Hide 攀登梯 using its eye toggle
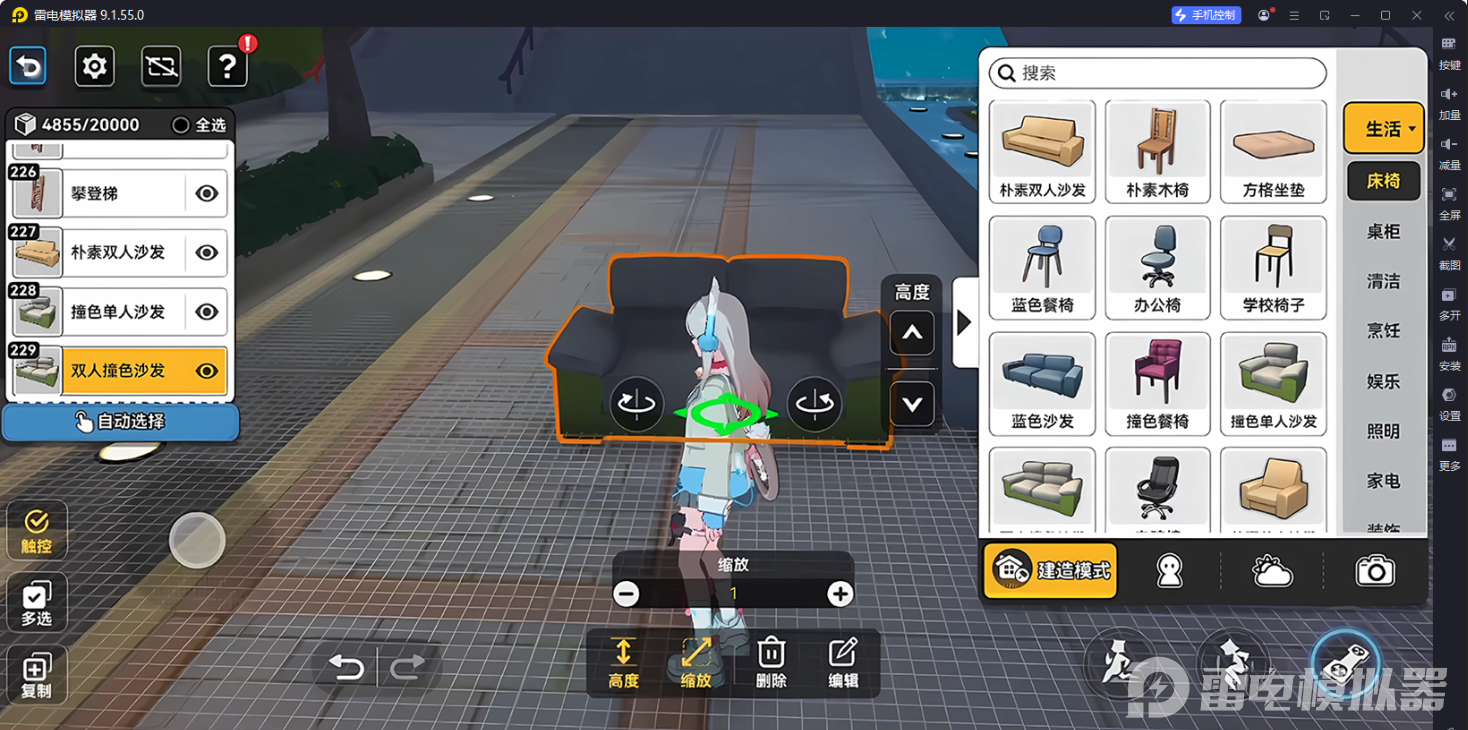The image size is (1468, 730). [x=206, y=193]
